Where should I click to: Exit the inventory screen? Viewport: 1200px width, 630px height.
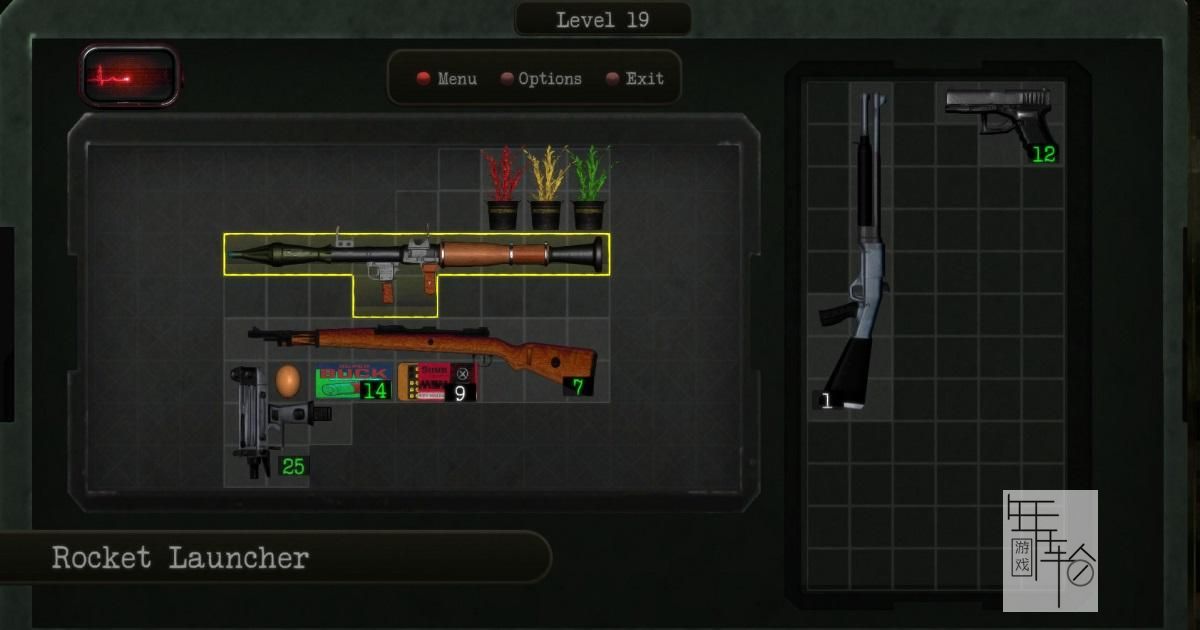click(635, 79)
